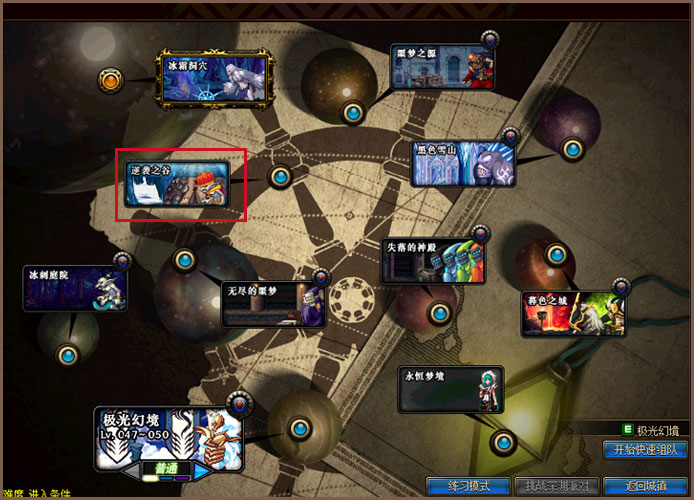Click 返回城镇 to return to town
This screenshot has height=500, width=694.
(646, 486)
